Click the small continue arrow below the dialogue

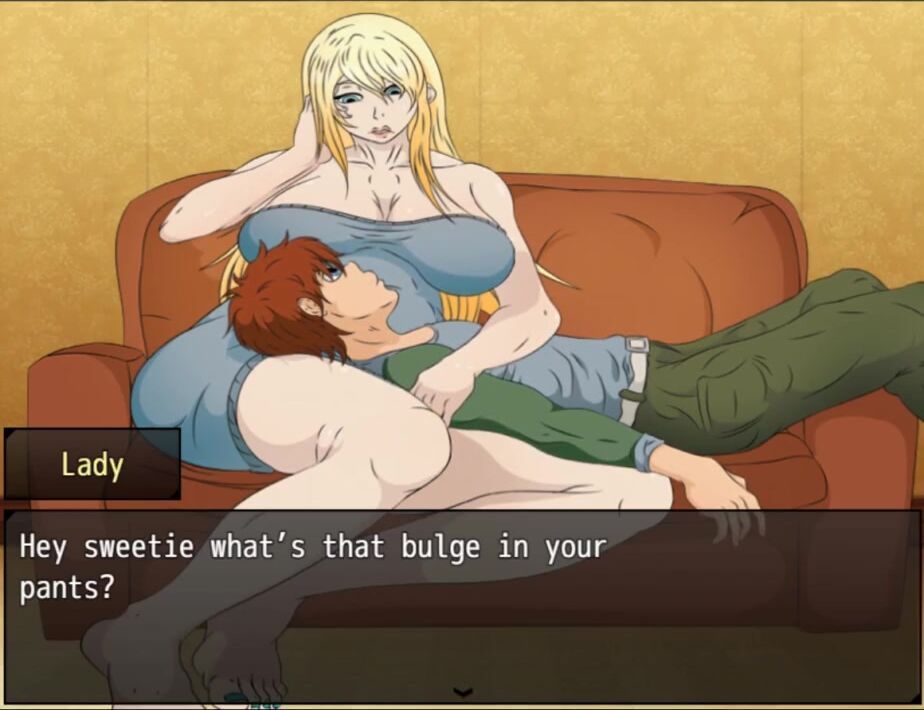tap(462, 691)
